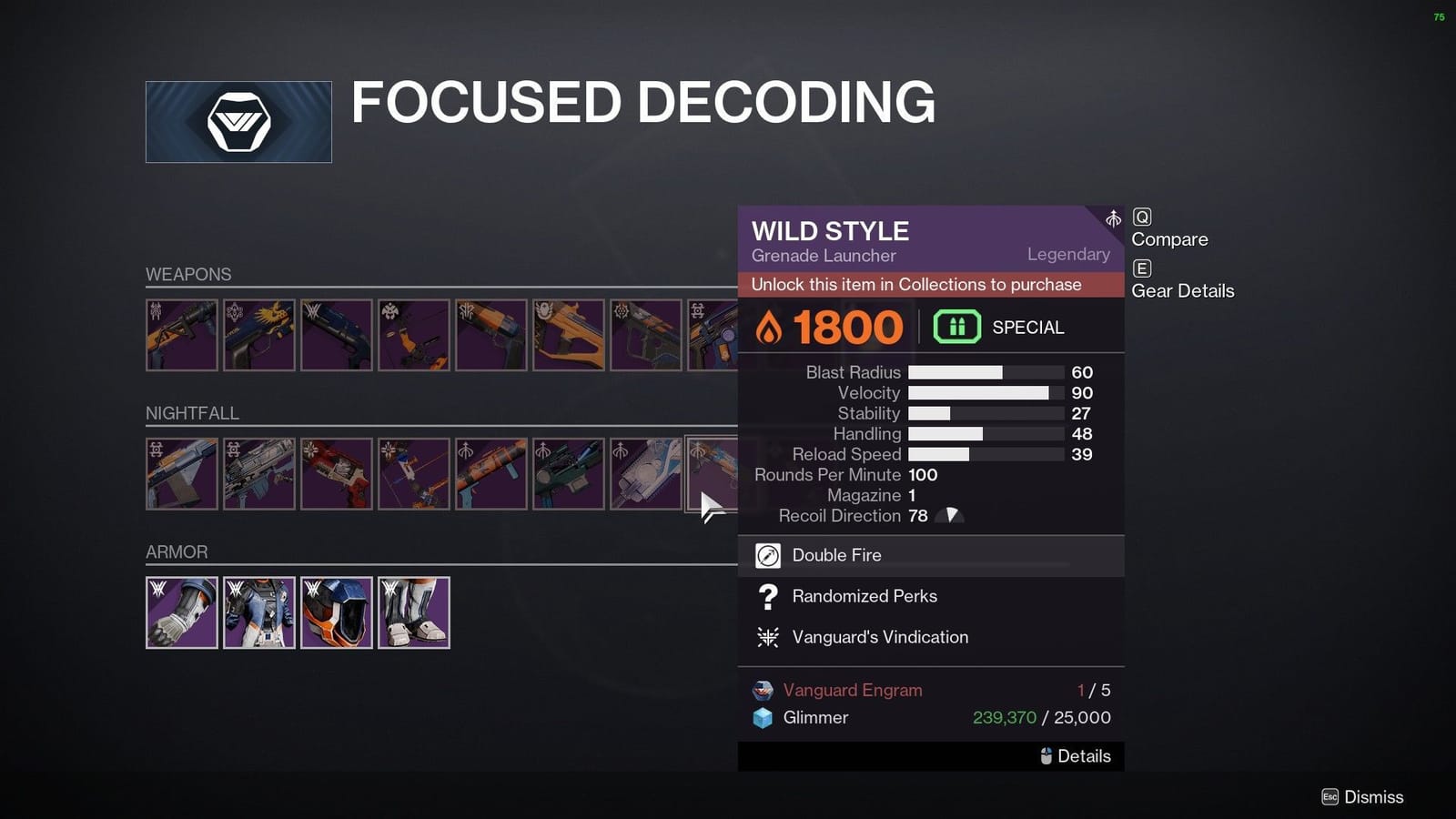Click the WEAPONS section header
This screenshot has height=819, width=1456.
point(188,274)
